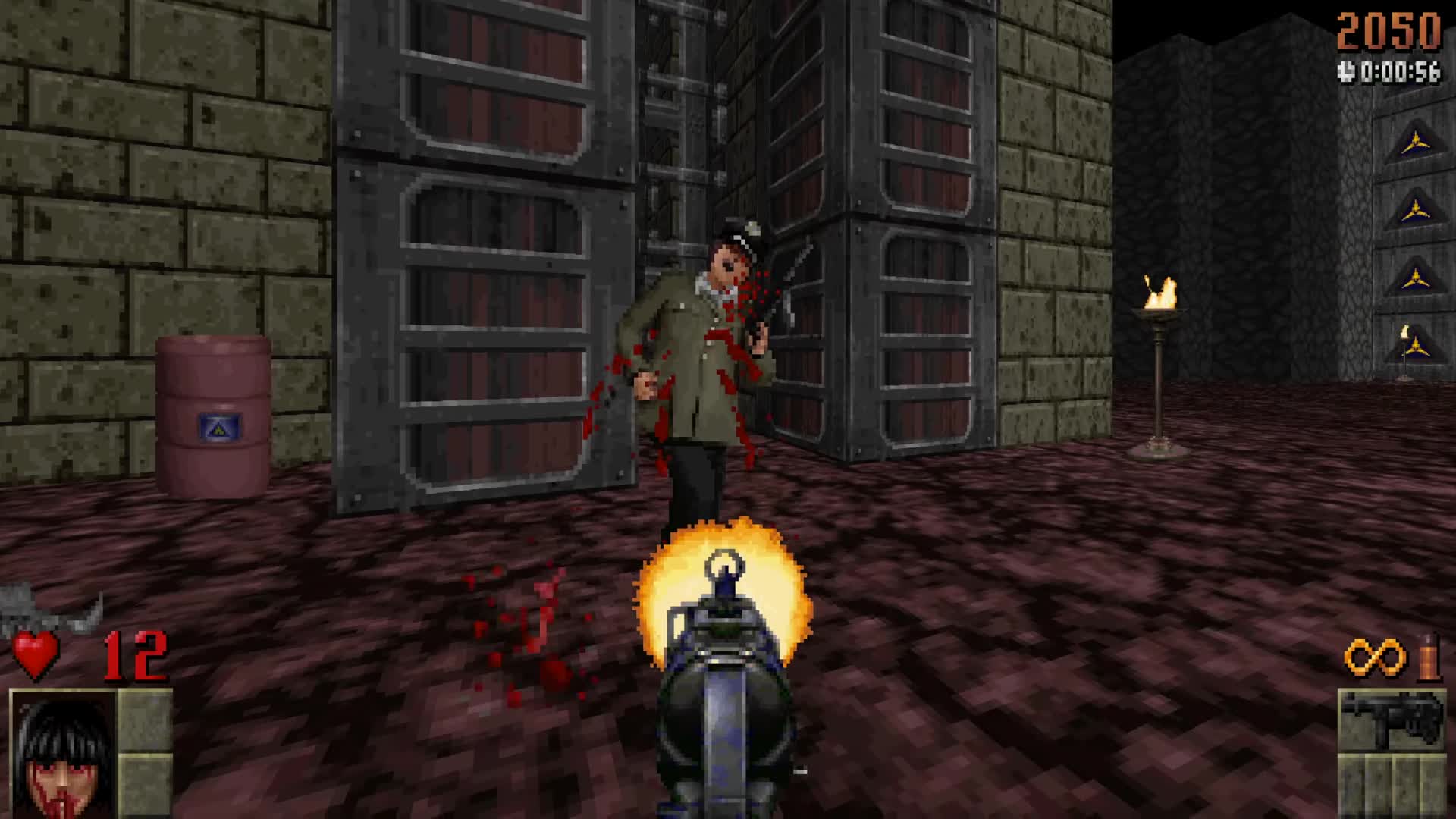The width and height of the screenshot is (1456, 819).
Task: Click the burning torch stand on the right
Action: [1160, 341]
